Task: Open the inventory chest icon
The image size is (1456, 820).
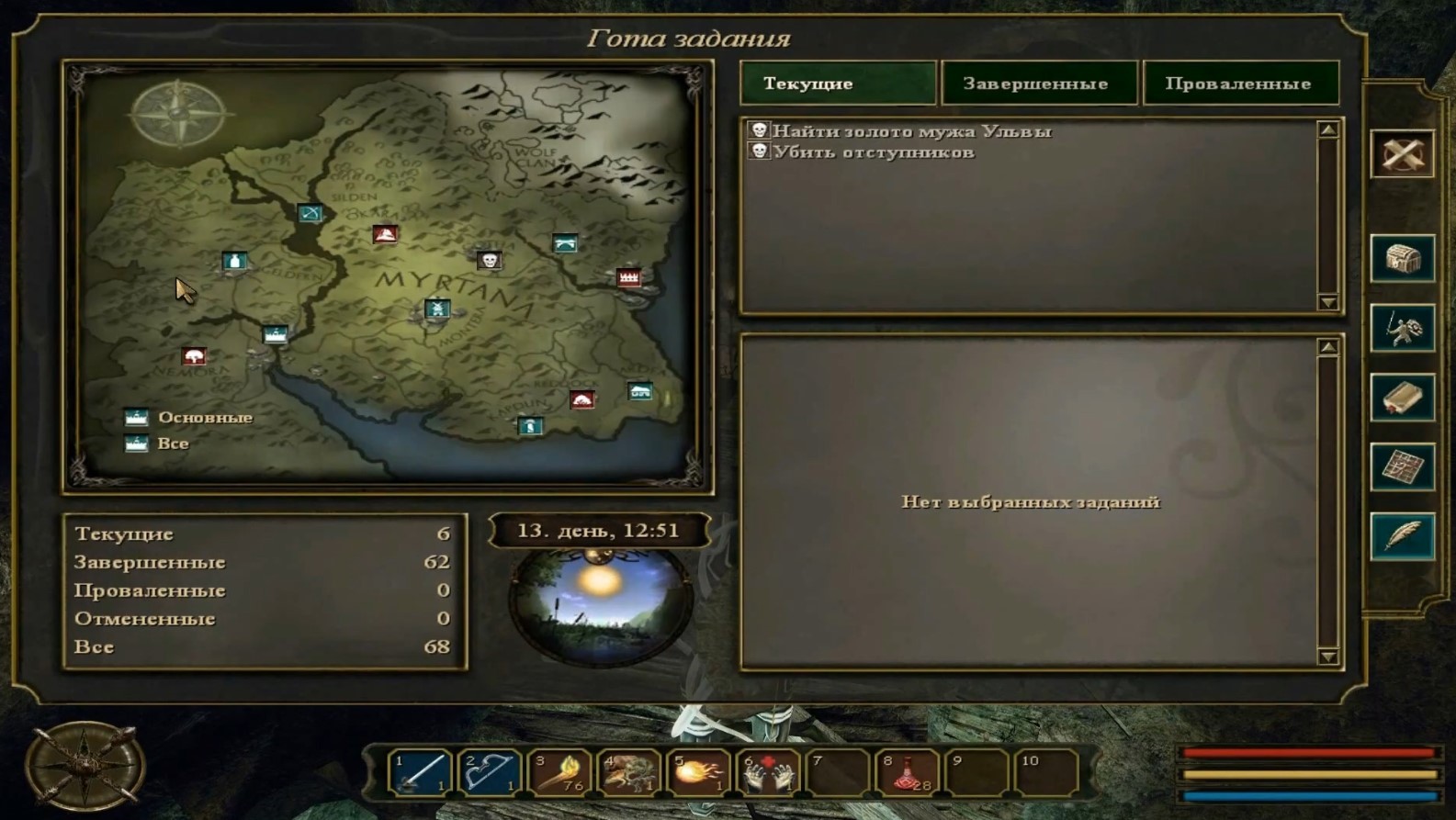Action: [x=1403, y=259]
